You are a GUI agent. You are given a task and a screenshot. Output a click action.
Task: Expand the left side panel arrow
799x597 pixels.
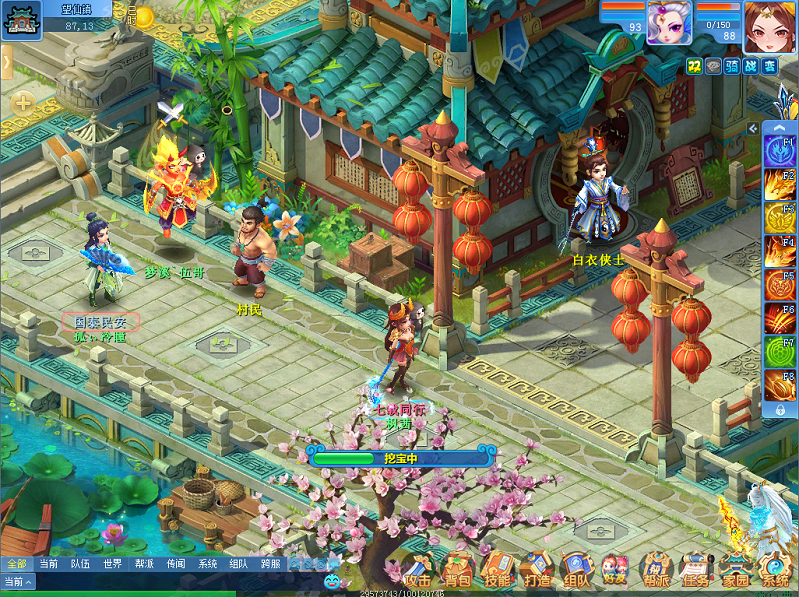pos(6,62)
